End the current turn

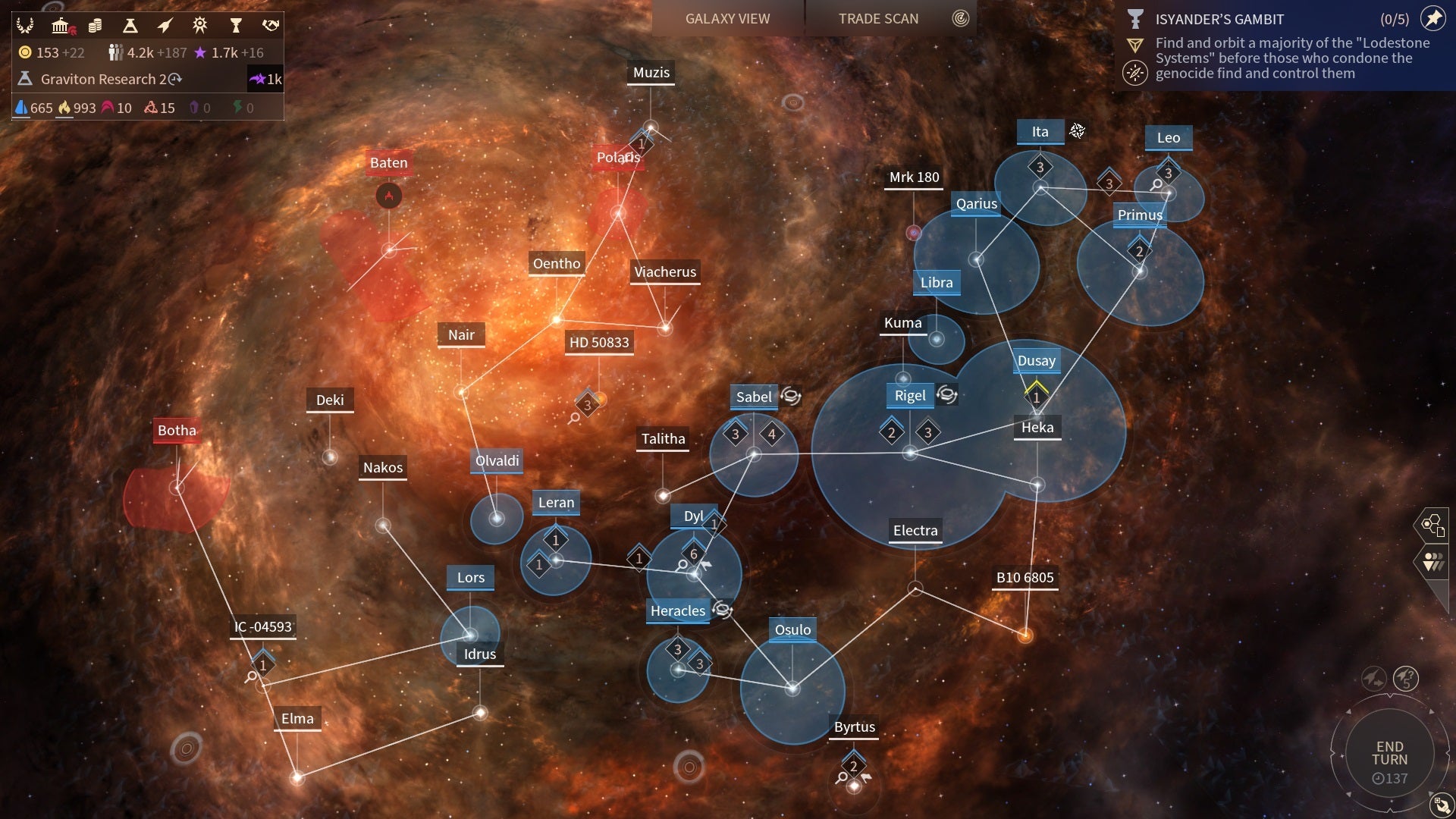pyautogui.click(x=1389, y=754)
